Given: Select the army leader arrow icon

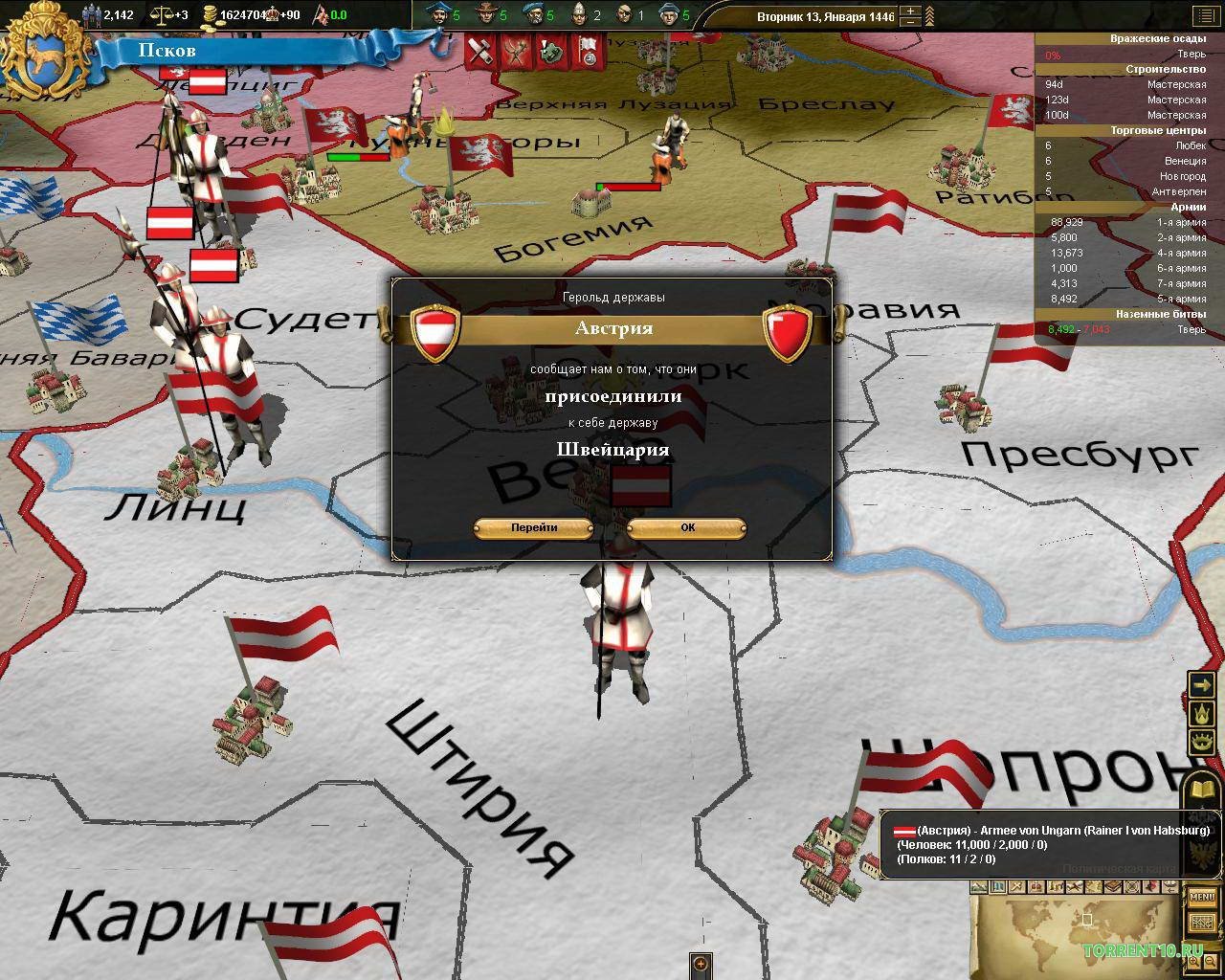Looking at the screenshot, I should 1203,683.
